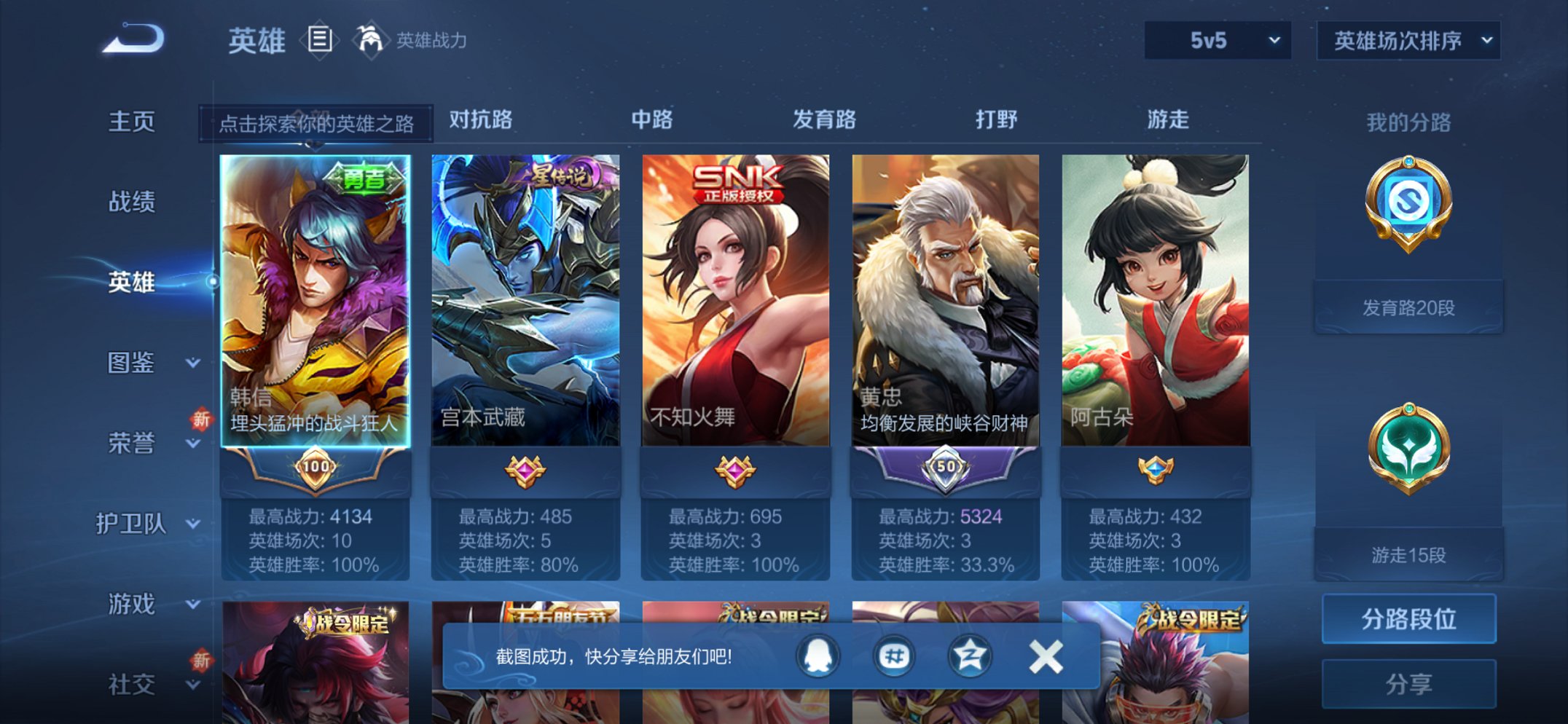Open the hero list icon beside 英雄 title
This screenshot has width=1568, height=724.
321,42
